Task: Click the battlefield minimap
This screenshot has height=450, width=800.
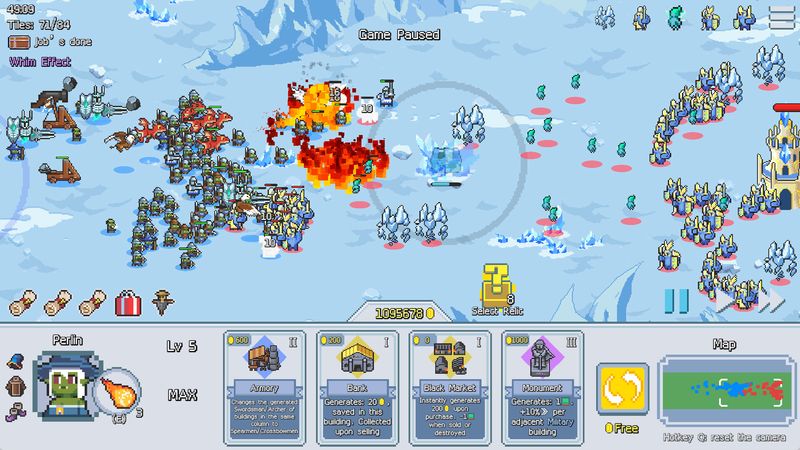Action: click(726, 392)
